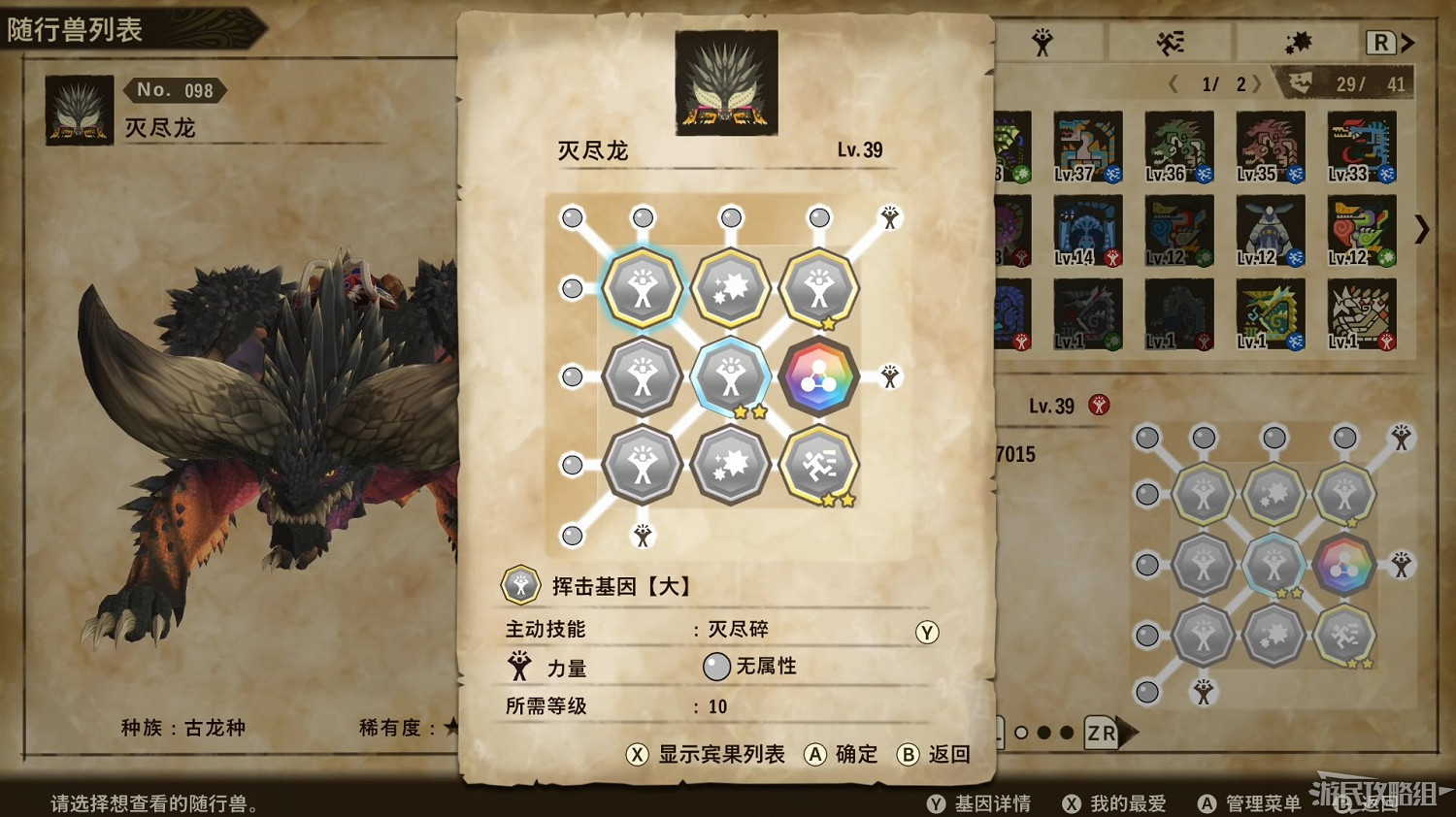Viewport: 1456px width, 817px height.
Task: Click the star-burst skill filter icon up top
Action: click(1296, 41)
